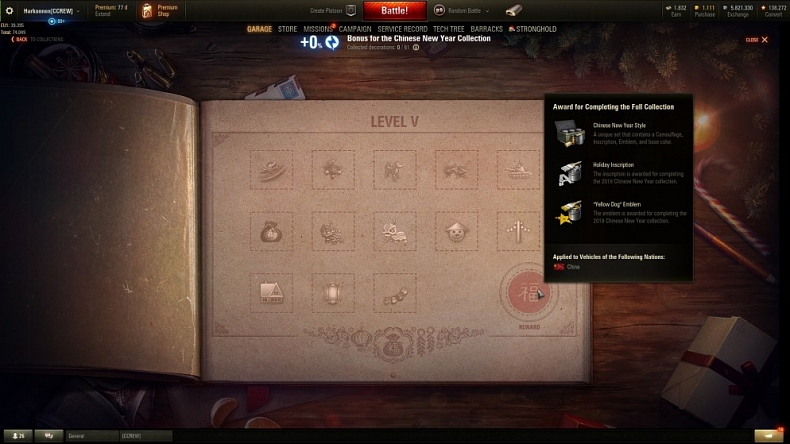Screen dimensions: 790x444
Task: Switch to the Missions tab
Action: (317, 29)
